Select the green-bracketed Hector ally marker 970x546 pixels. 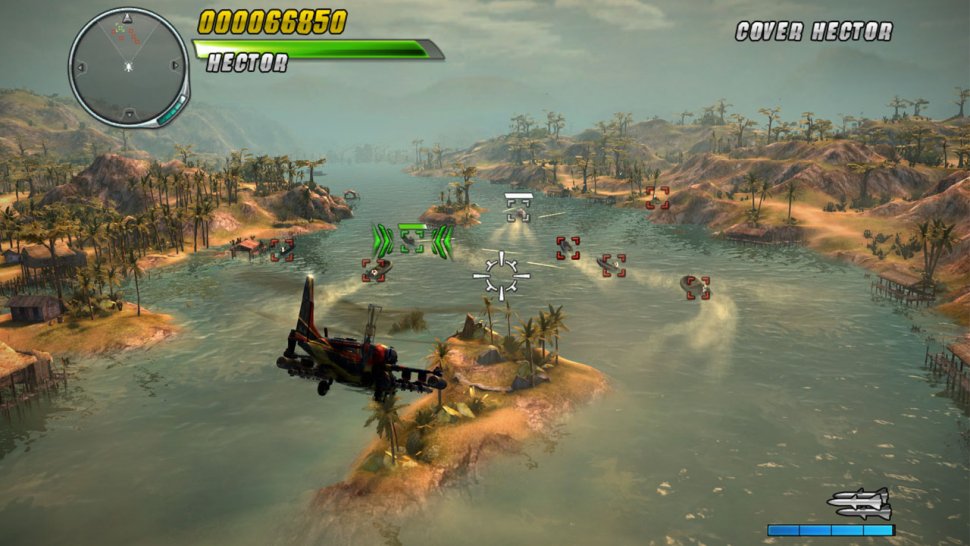coord(413,239)
